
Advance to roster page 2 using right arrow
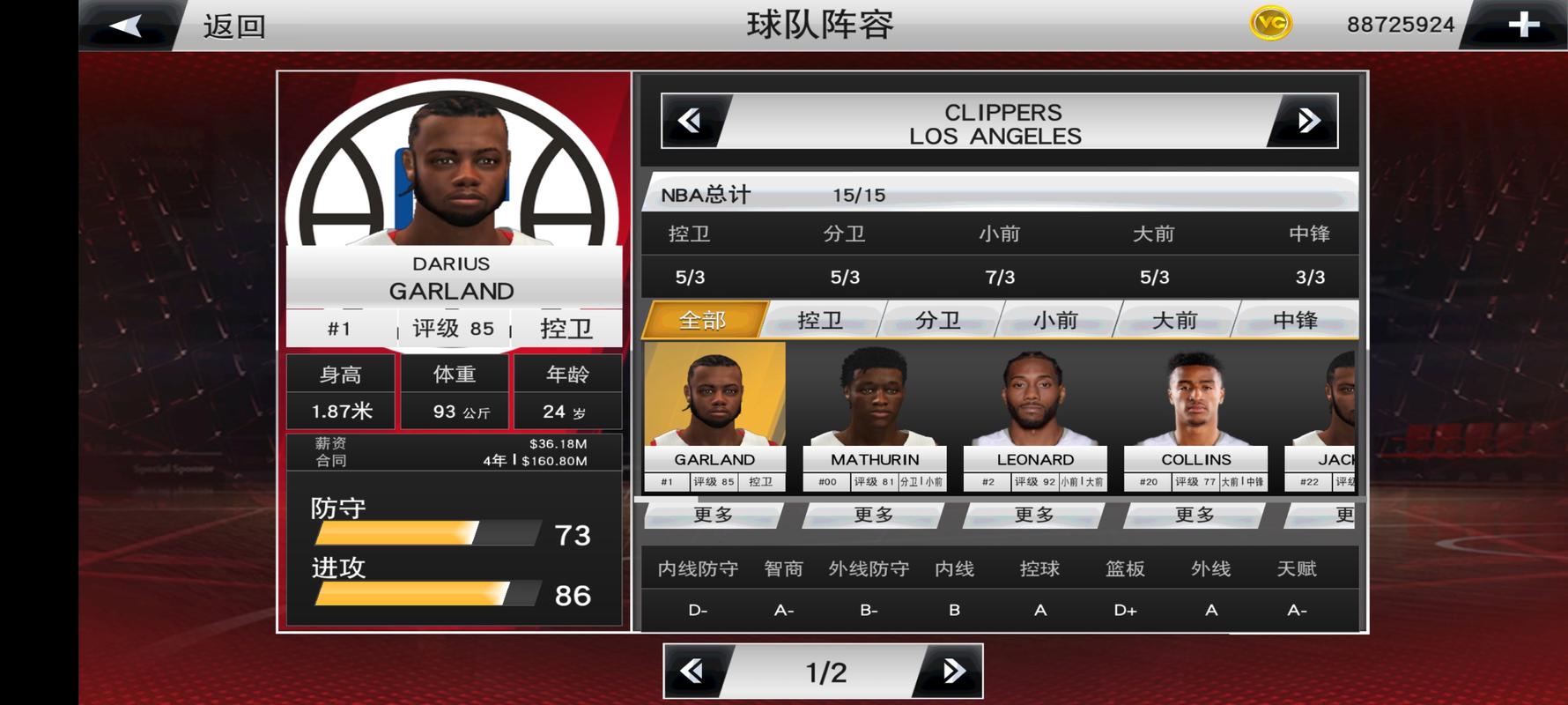(952, 671)
